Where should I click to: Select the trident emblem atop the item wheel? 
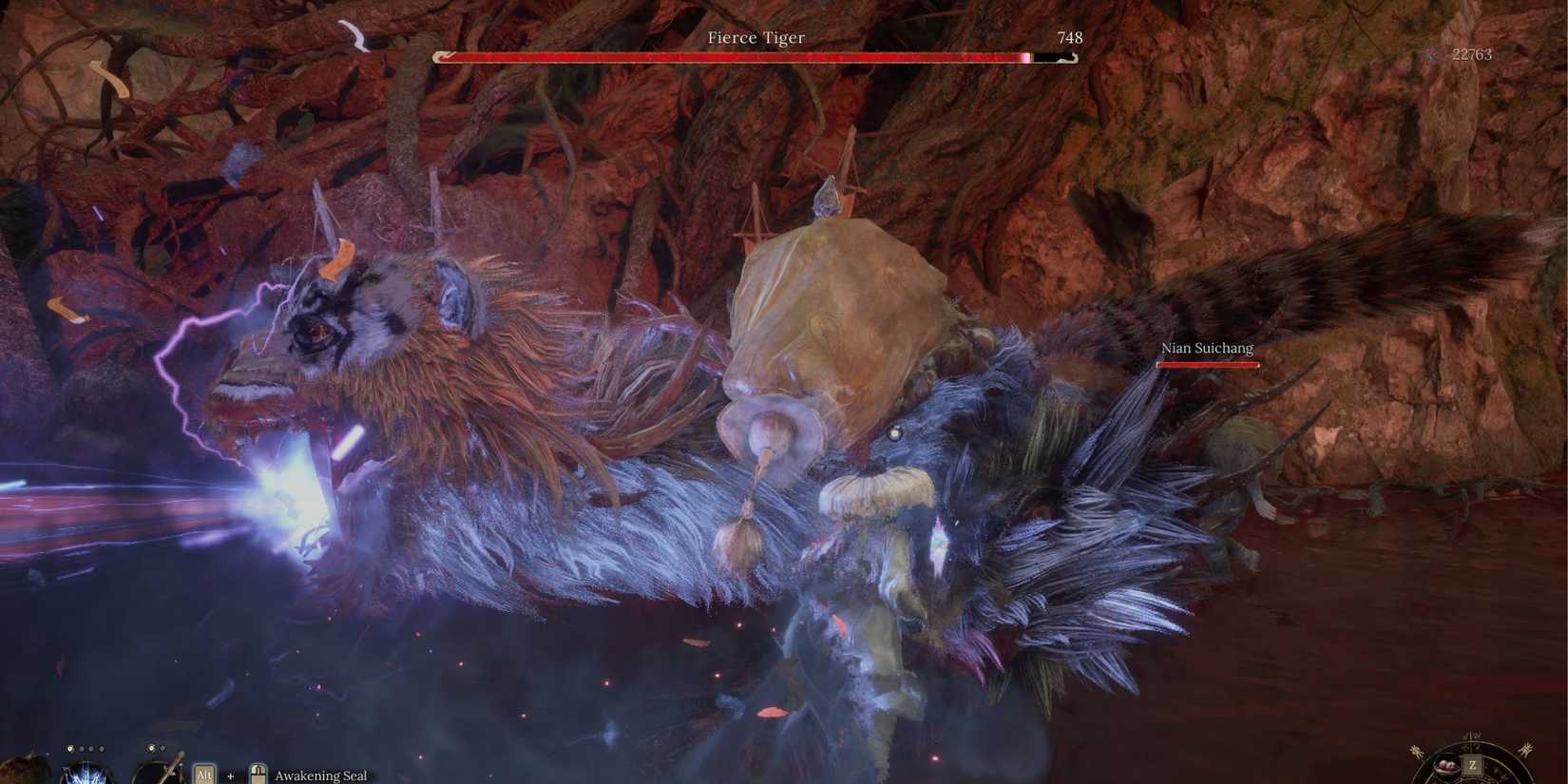coord(1472,734)
